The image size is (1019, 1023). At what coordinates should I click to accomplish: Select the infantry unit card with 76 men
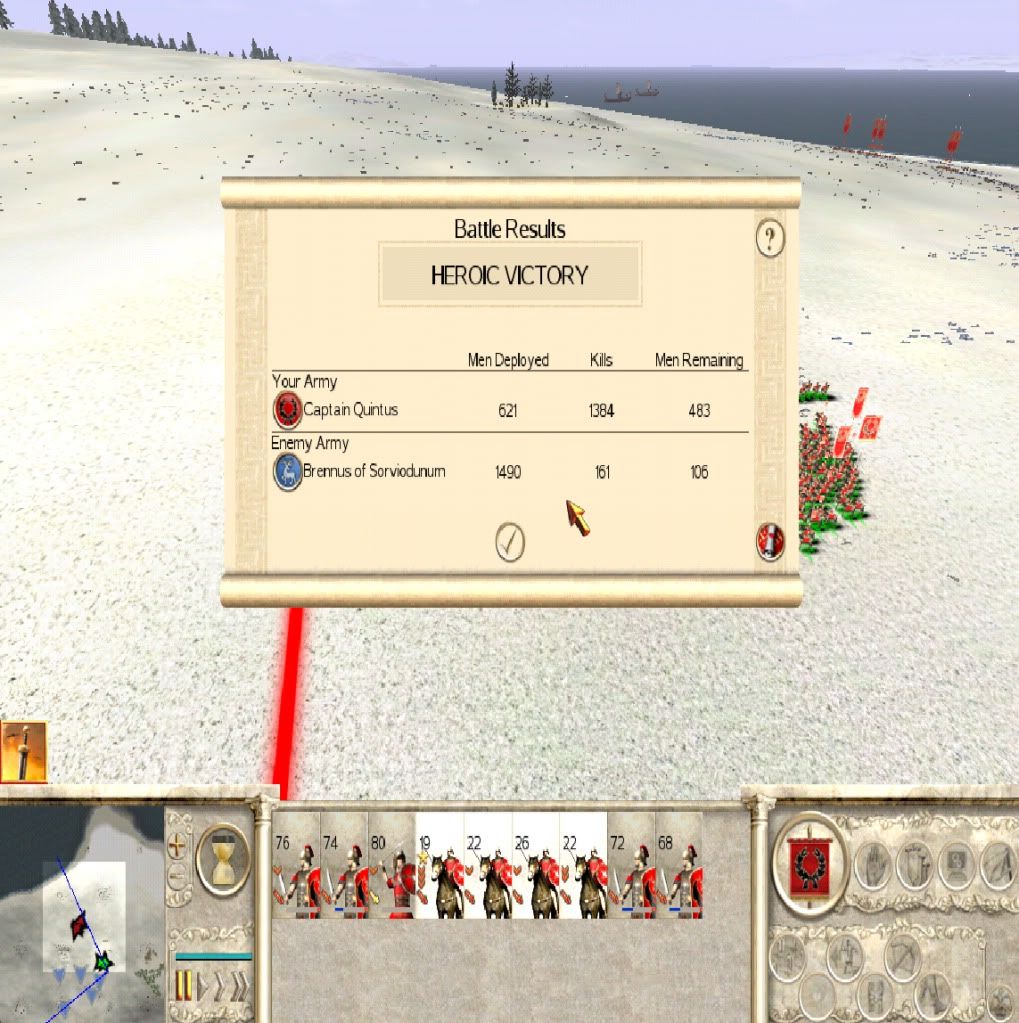[295, 866]
